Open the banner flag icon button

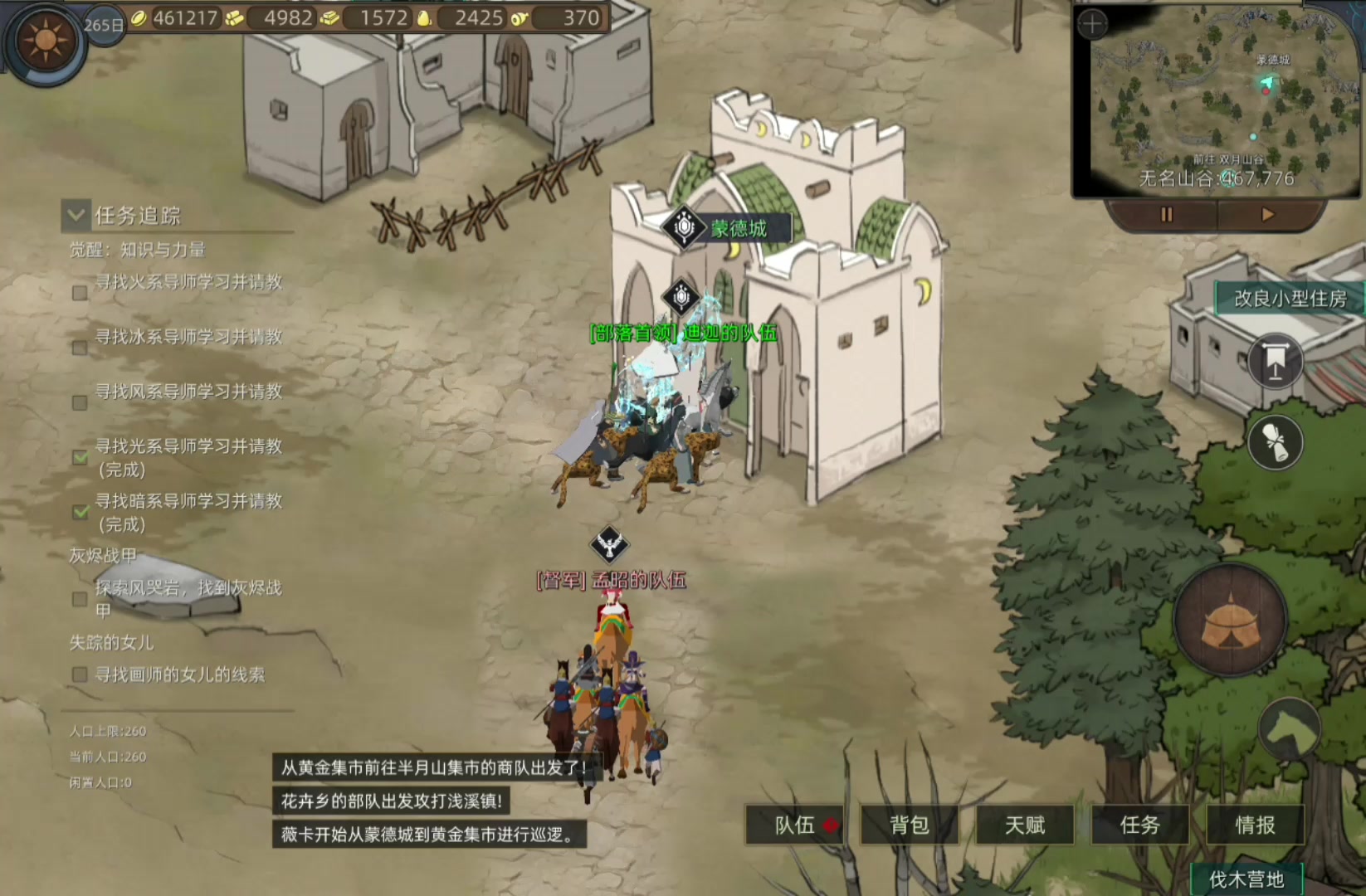click(x=1276, y=362)
